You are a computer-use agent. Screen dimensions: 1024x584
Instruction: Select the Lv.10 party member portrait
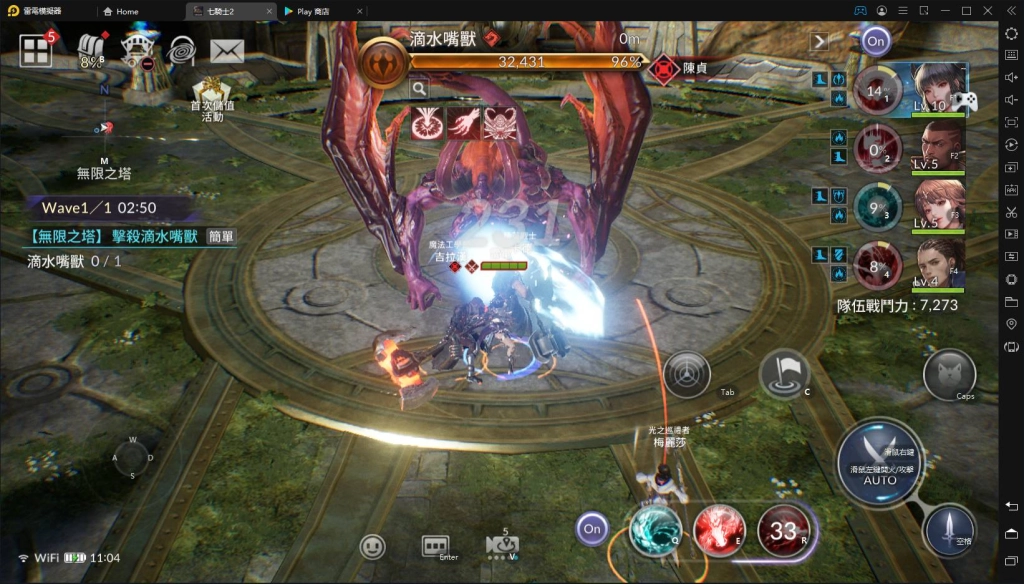[939, 90]
